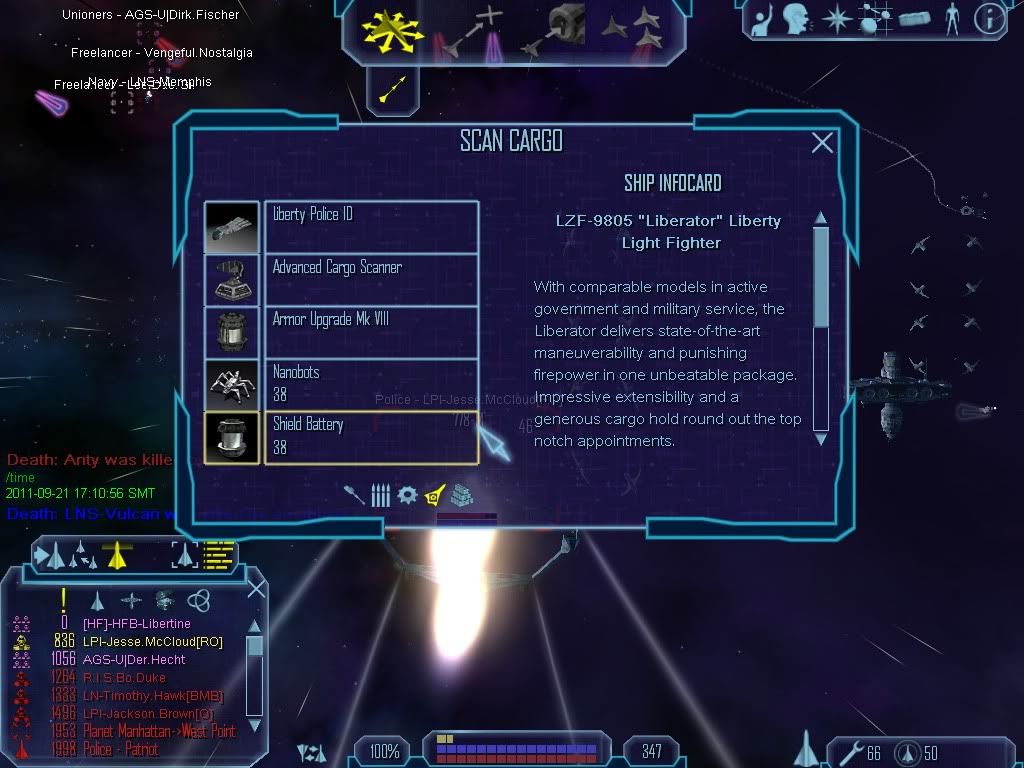Select the Liberty Police ID row
The height and width of the screenshot is (768, 1024).
coord(371,227)
